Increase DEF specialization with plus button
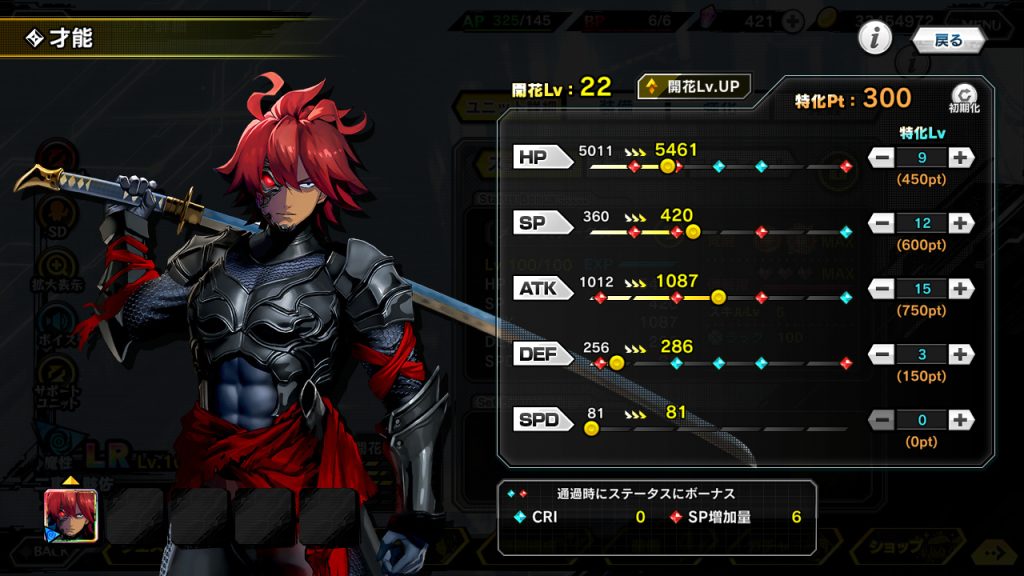1024x576 pixels. (x=960, y=355)
